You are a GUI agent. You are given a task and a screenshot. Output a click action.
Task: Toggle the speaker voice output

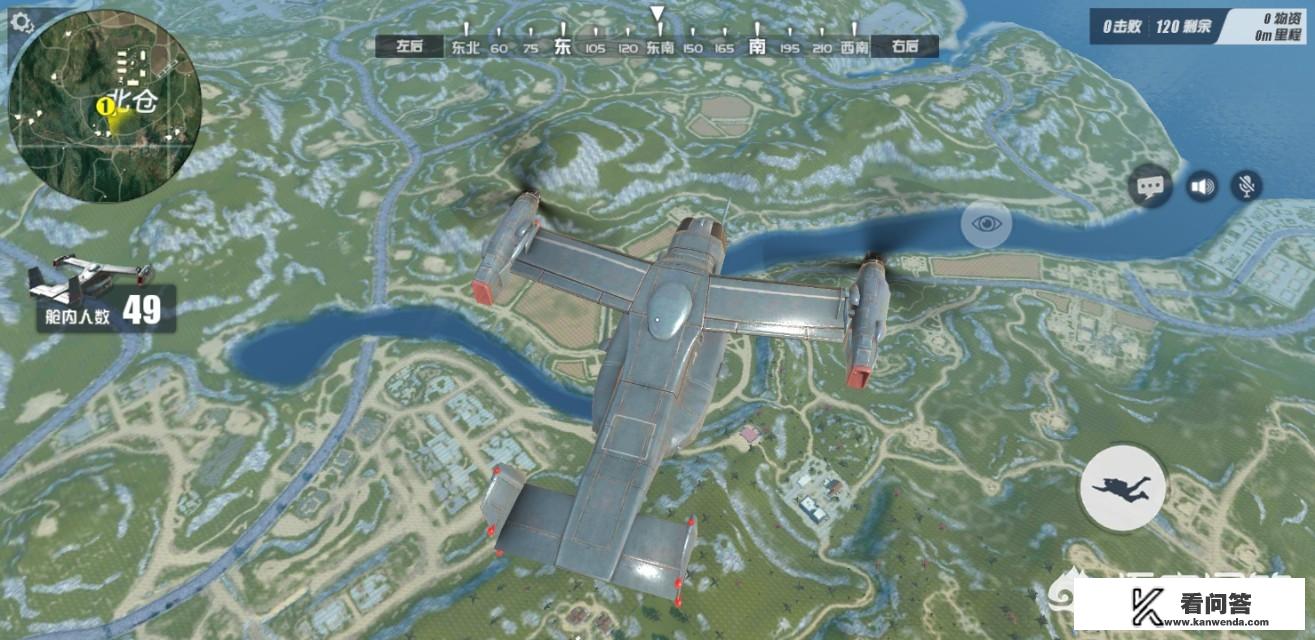[1201, 186]
